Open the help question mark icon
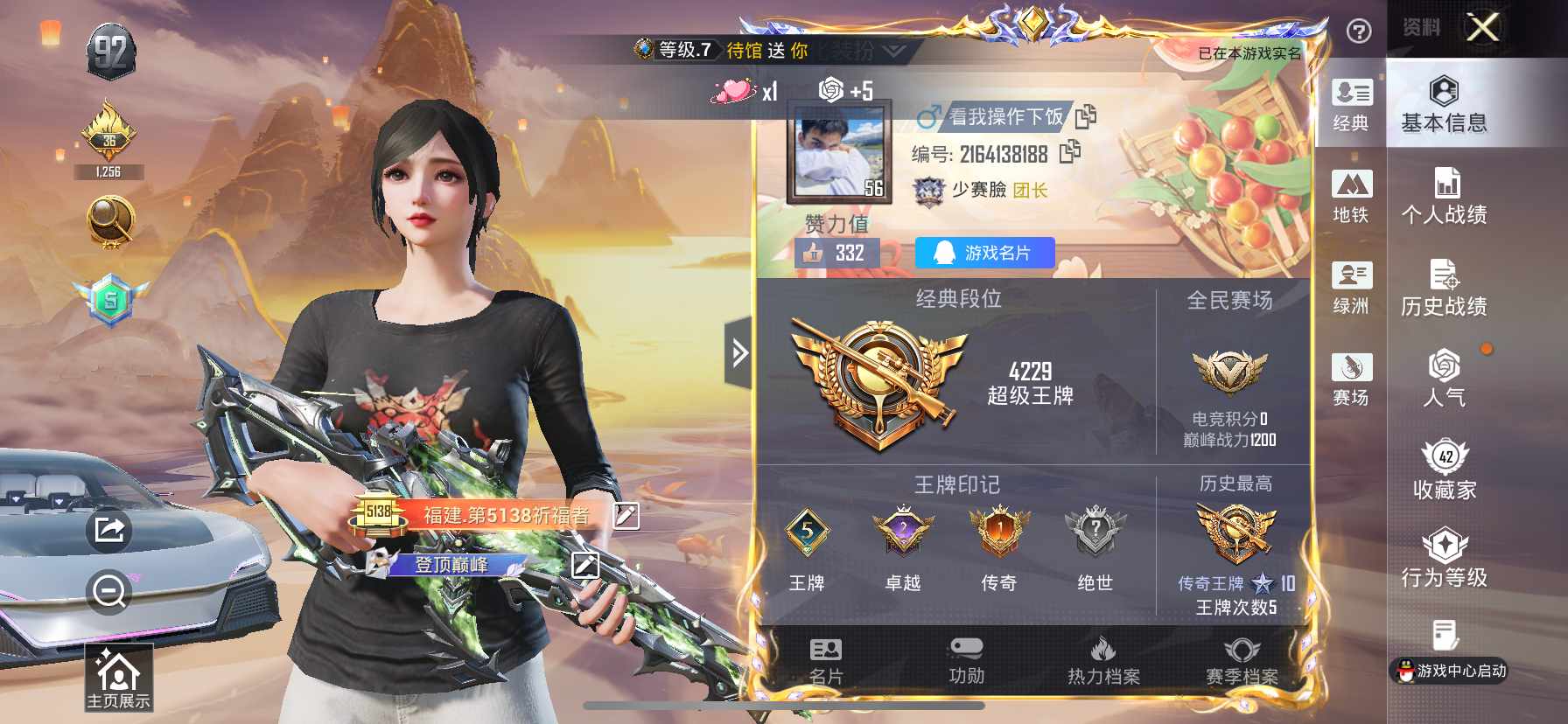The width and height of the screenshot is (1568, 724). point(1357,31)
